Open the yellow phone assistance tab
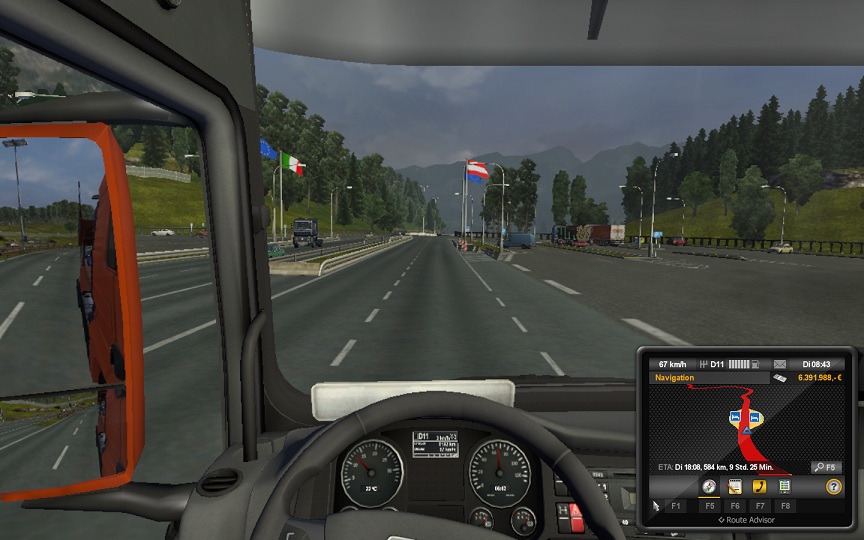864x540 pixels. pos(759,486)
